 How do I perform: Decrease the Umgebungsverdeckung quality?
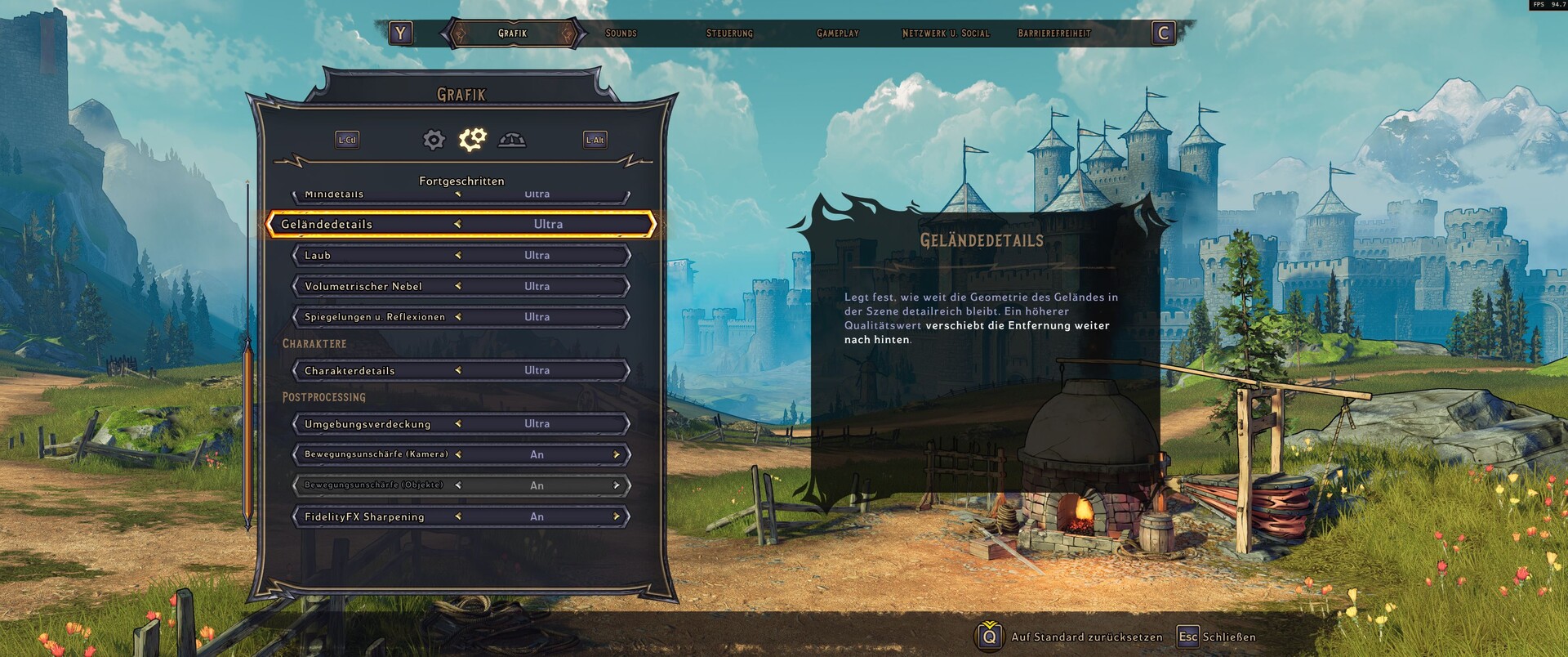tap(458, 424)
